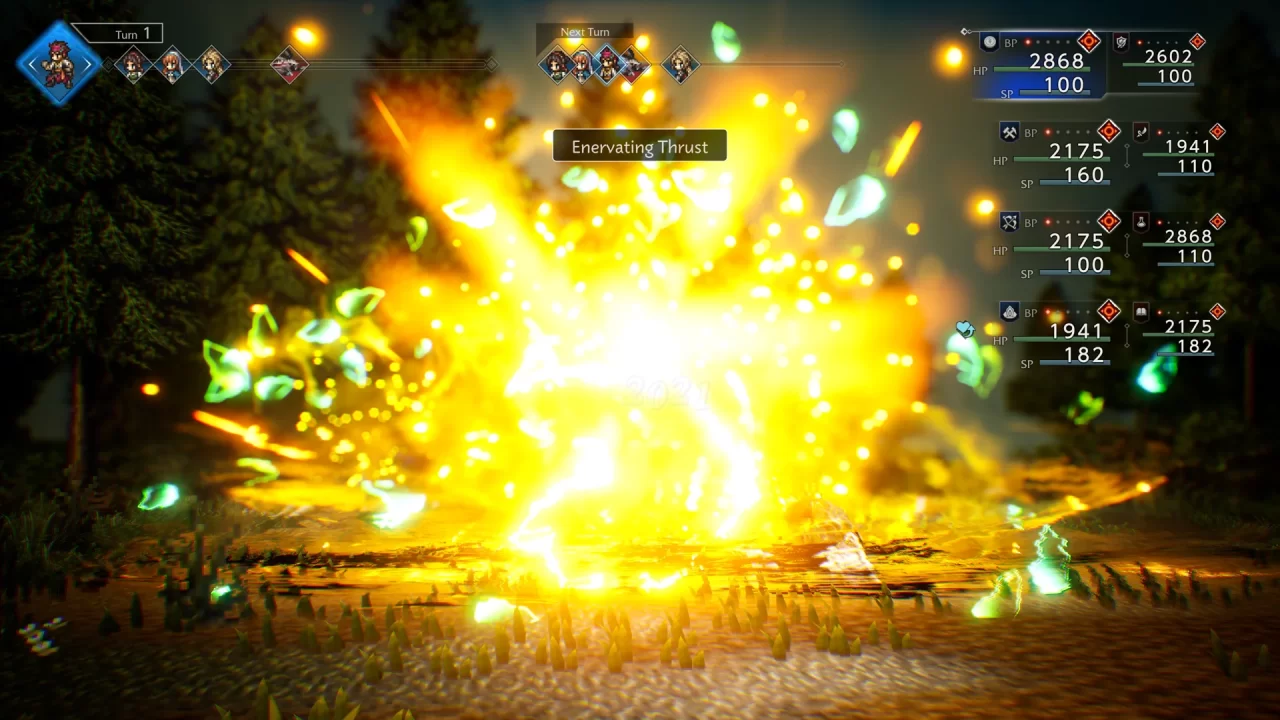The image size is (1280, 720).
Task: Click the shield job icon on the 2602 HP panel
Action: coord(1121,42)
